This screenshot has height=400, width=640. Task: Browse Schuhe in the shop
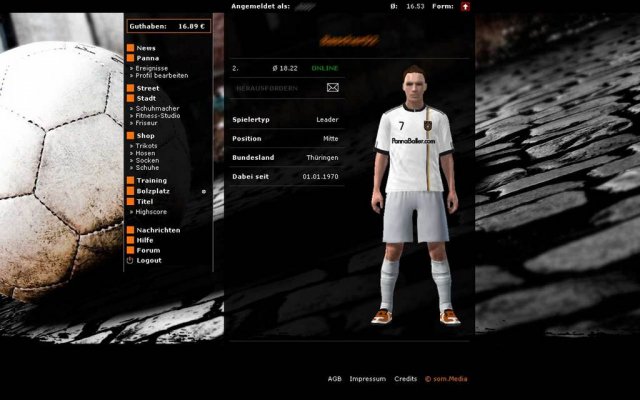click(148, 167)
